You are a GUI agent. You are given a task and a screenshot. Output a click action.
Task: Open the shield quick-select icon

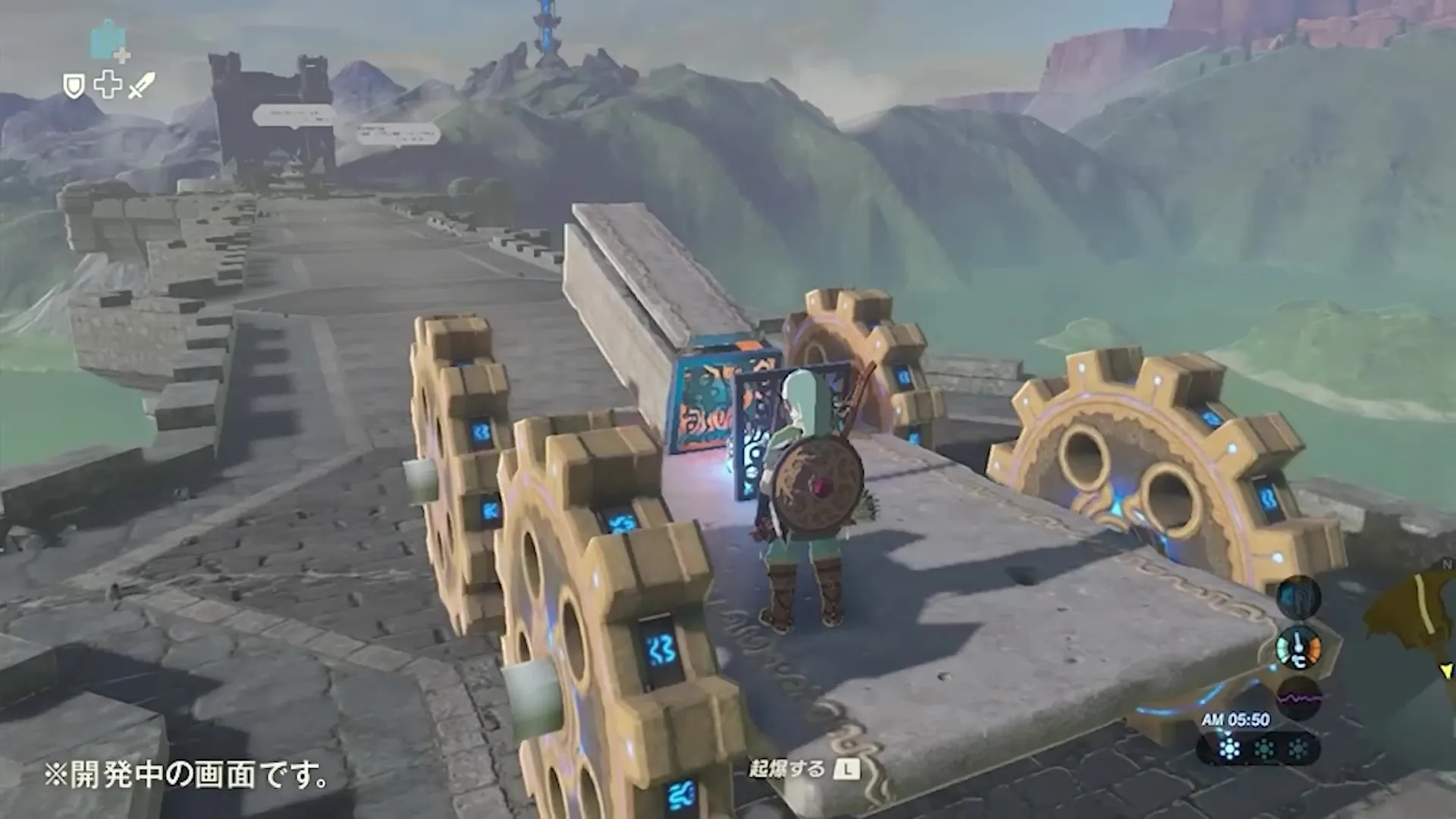tap(74, 86)
